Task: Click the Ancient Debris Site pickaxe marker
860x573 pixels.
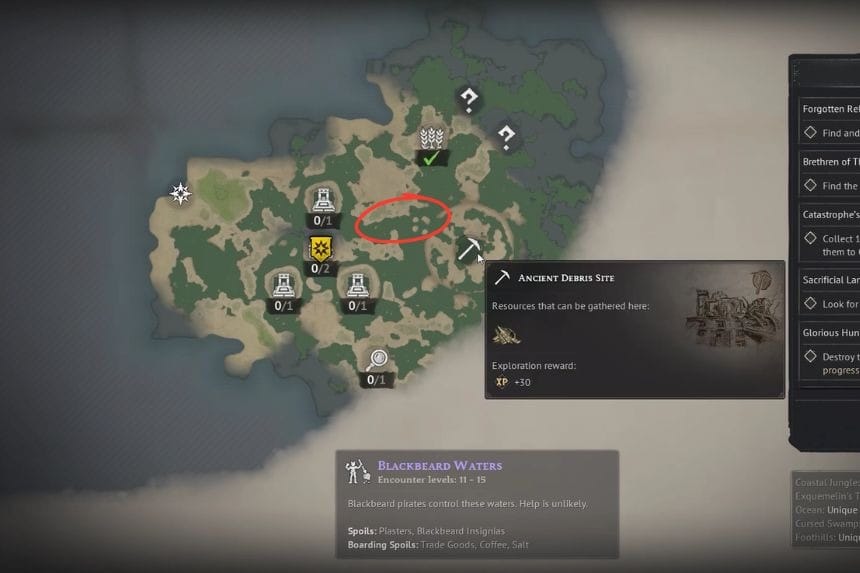Action: coord(469,249)
